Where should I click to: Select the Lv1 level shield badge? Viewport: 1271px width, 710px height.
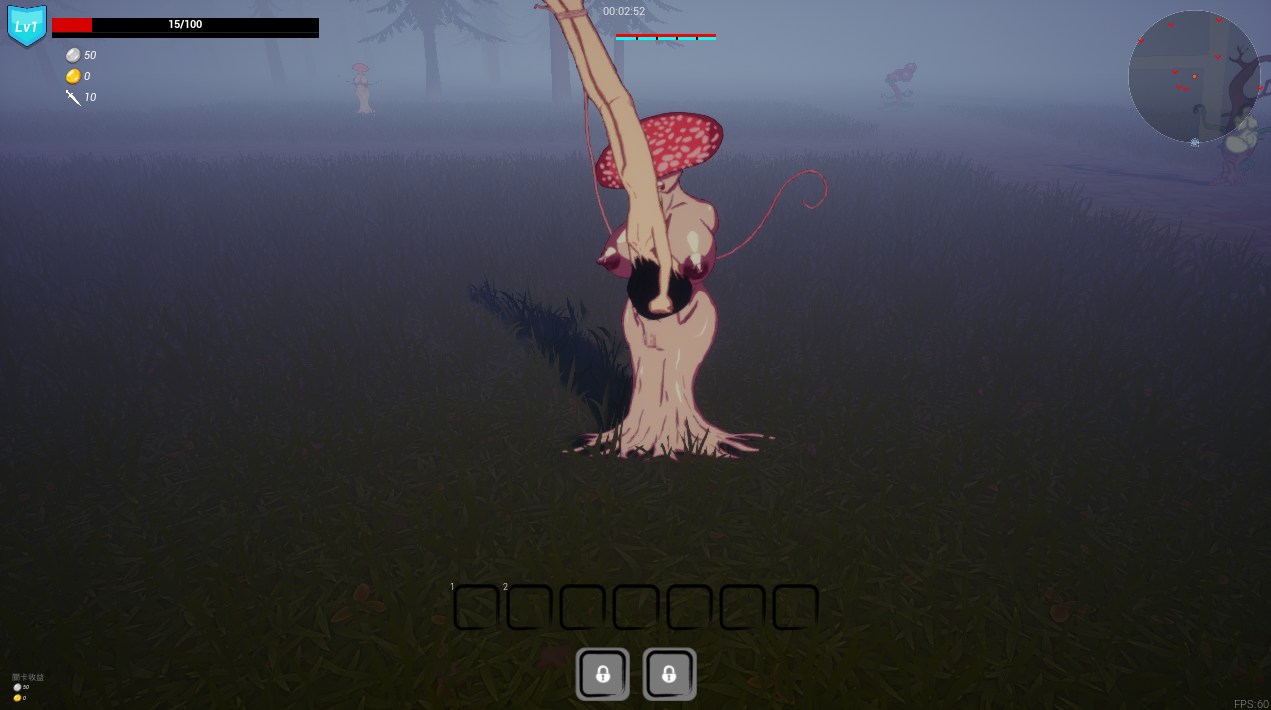(x=26, y=26)
